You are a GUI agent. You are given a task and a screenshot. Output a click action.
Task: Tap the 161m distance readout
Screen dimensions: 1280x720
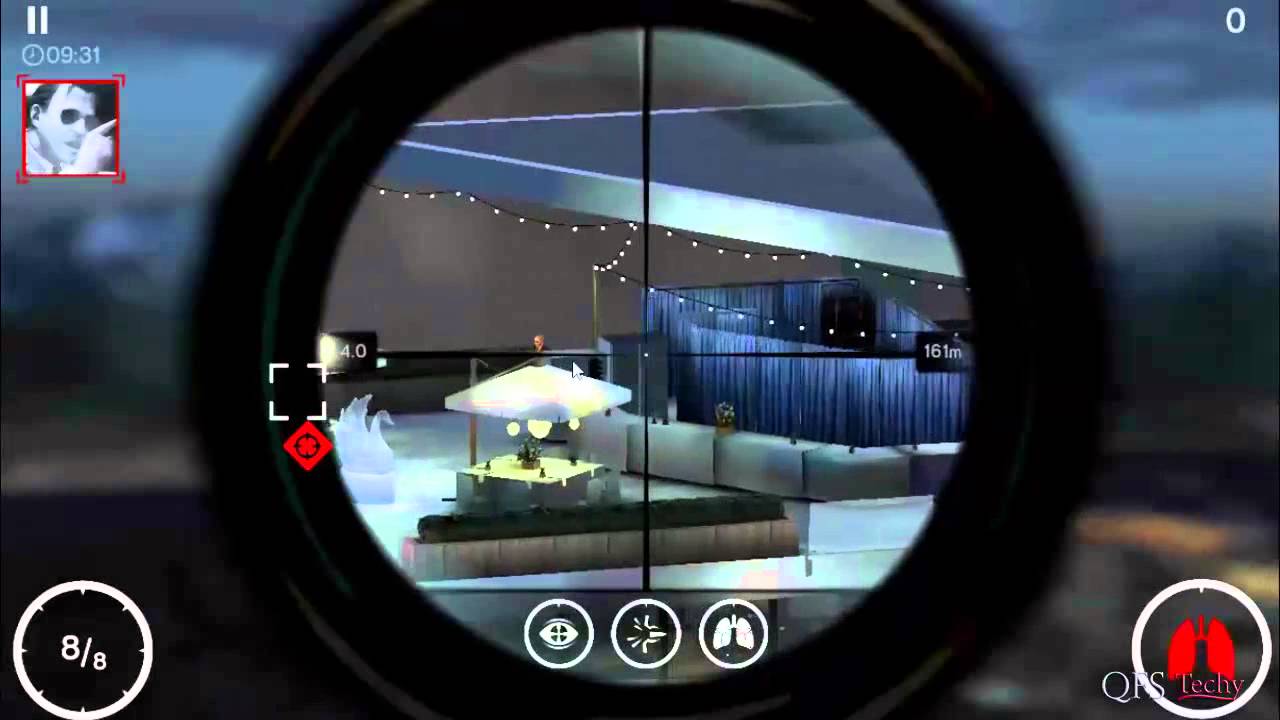click(x=941, y=351)
